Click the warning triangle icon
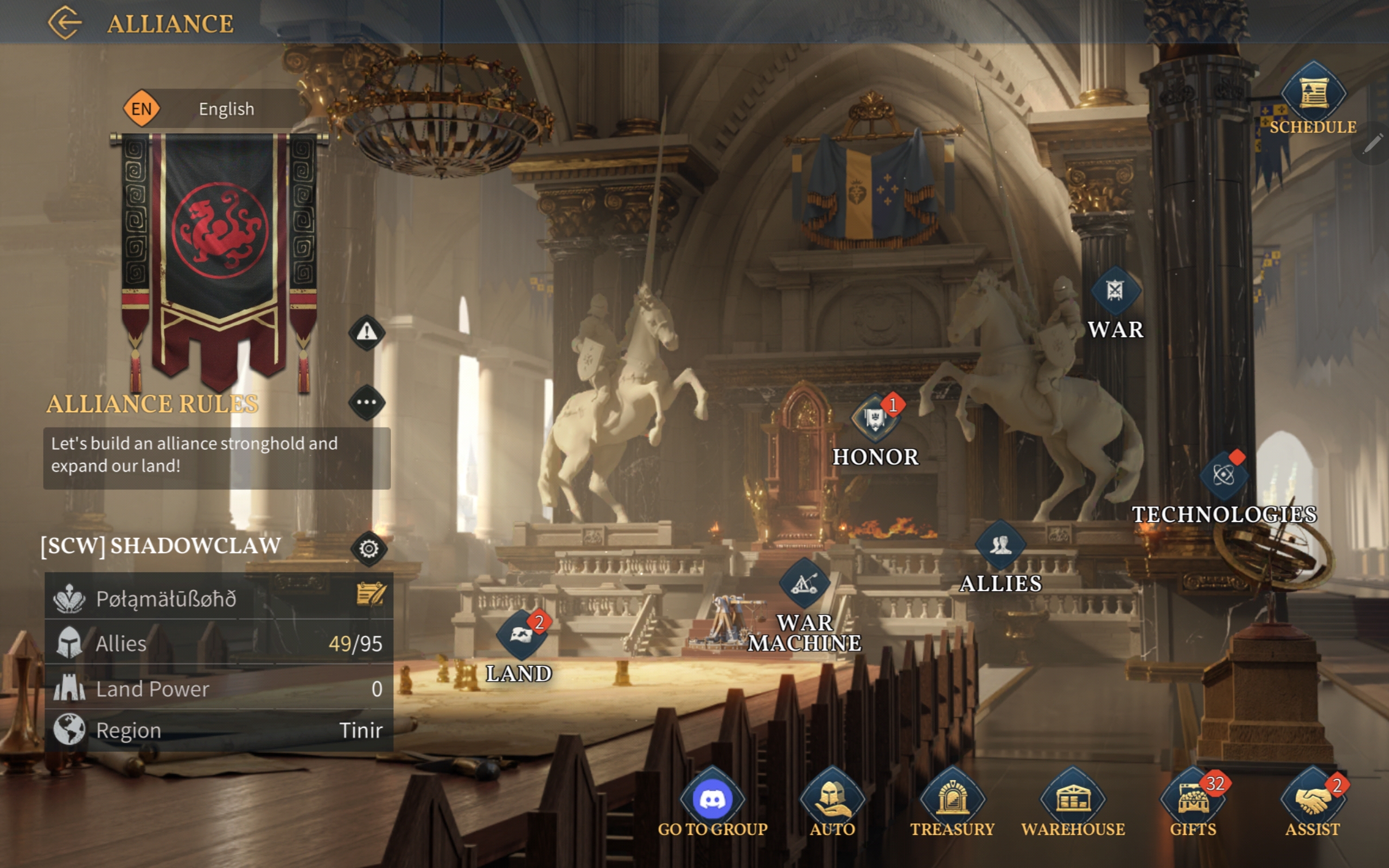The width and height of the screenshot is (1389, 868). (367, 332)
